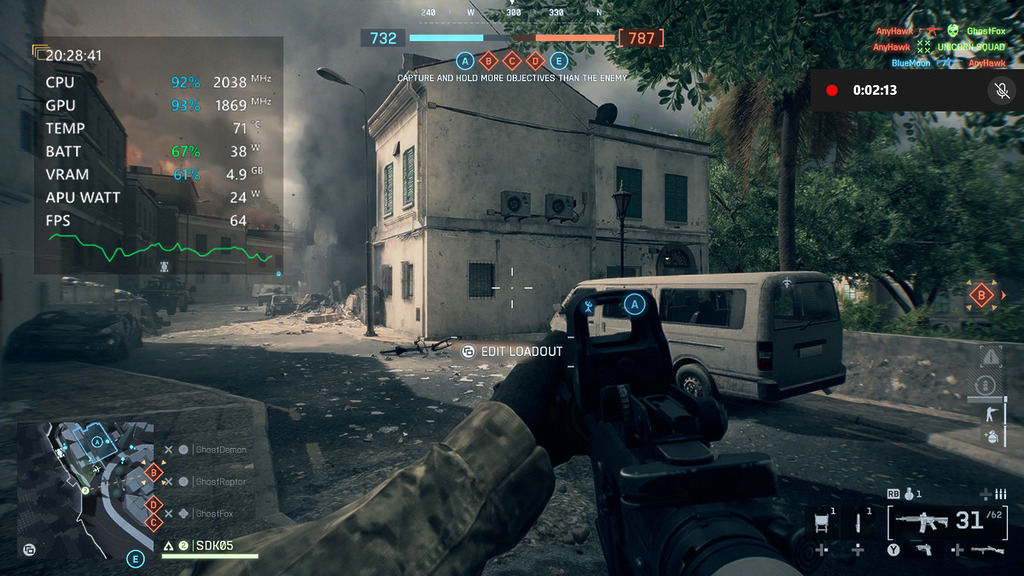Click objective E in the top capture bar
This screenshot has width=1024, height=576.
(x=559, y=61)
